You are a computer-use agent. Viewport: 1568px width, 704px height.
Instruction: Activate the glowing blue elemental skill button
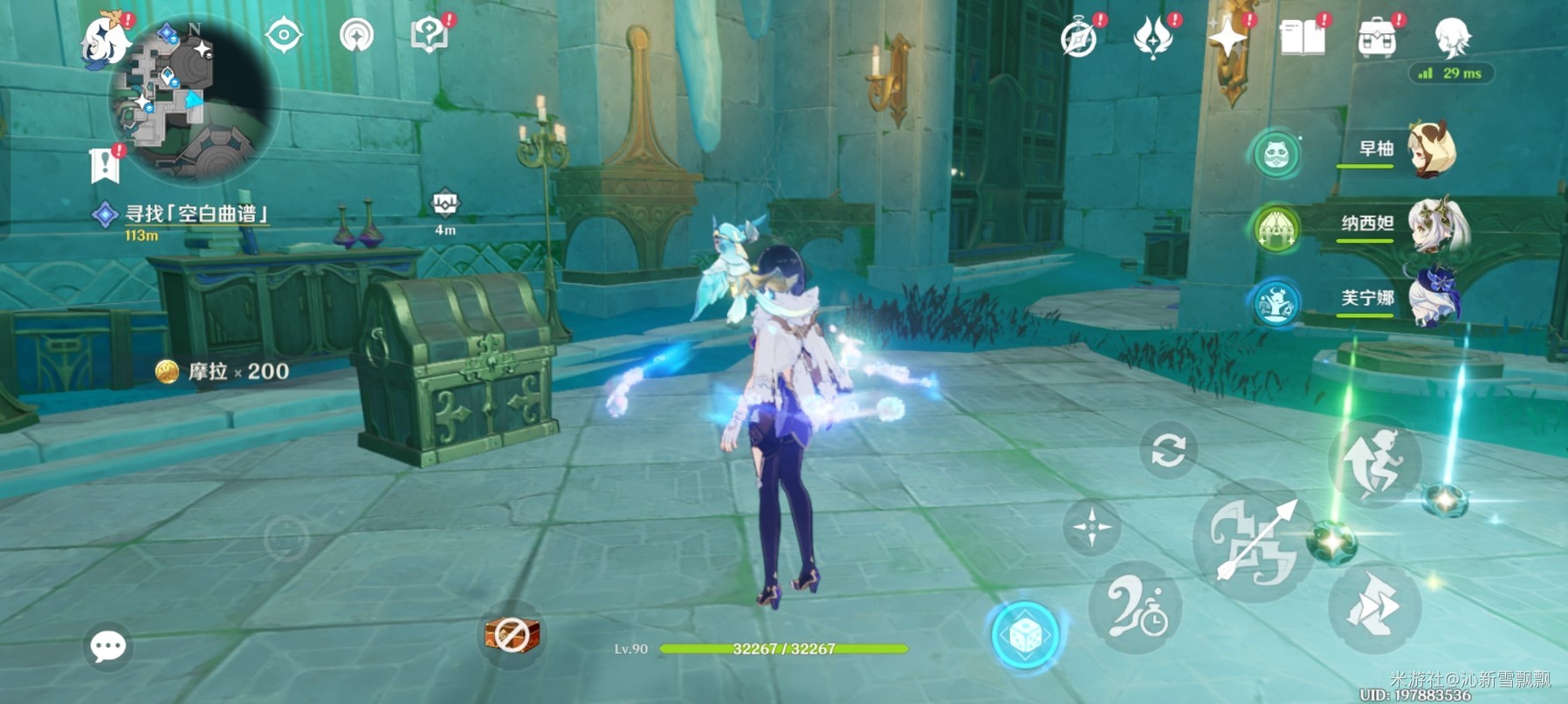point(1026,635)
